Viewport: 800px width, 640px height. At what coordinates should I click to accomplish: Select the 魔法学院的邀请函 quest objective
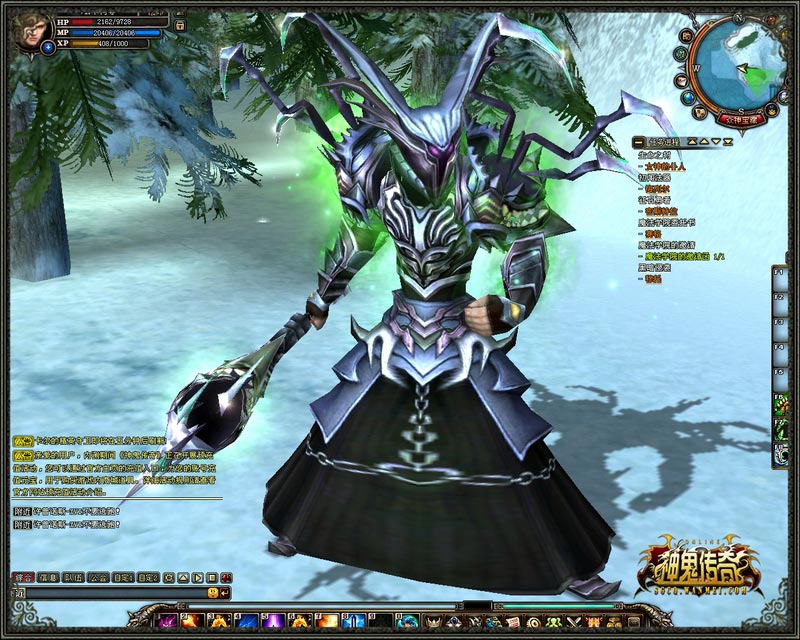672,257
